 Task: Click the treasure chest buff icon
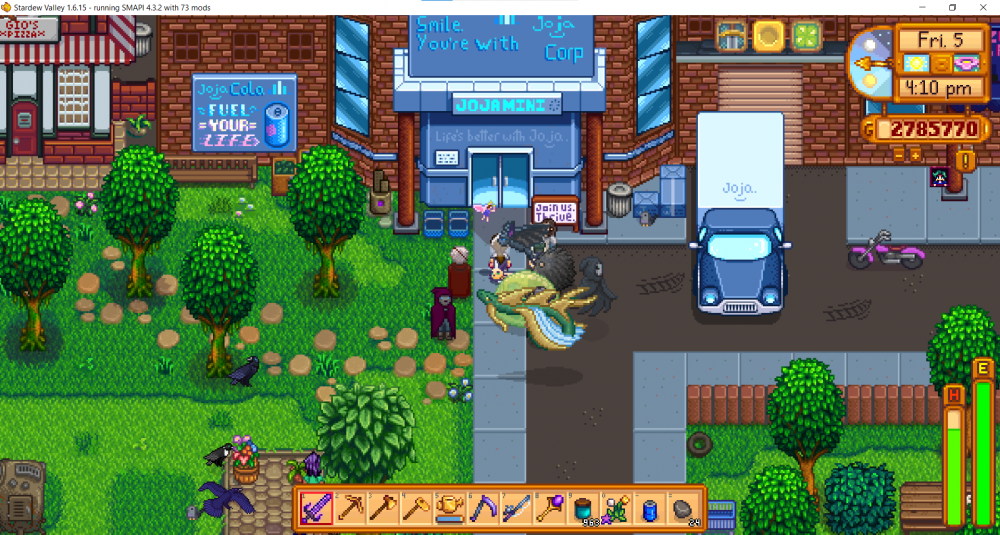click(x=732, y=37)
